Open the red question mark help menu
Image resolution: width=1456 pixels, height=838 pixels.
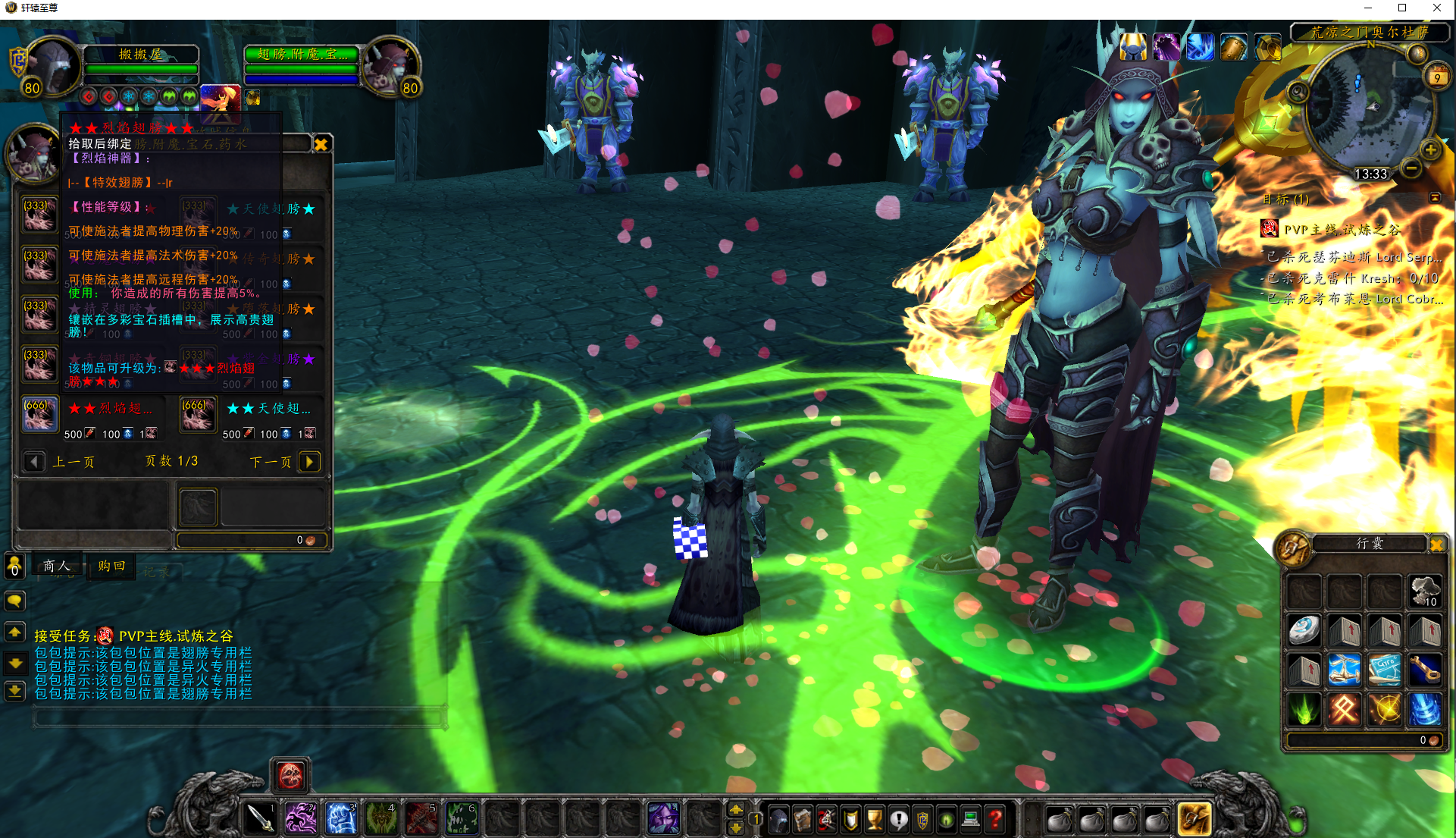[995, 819]
